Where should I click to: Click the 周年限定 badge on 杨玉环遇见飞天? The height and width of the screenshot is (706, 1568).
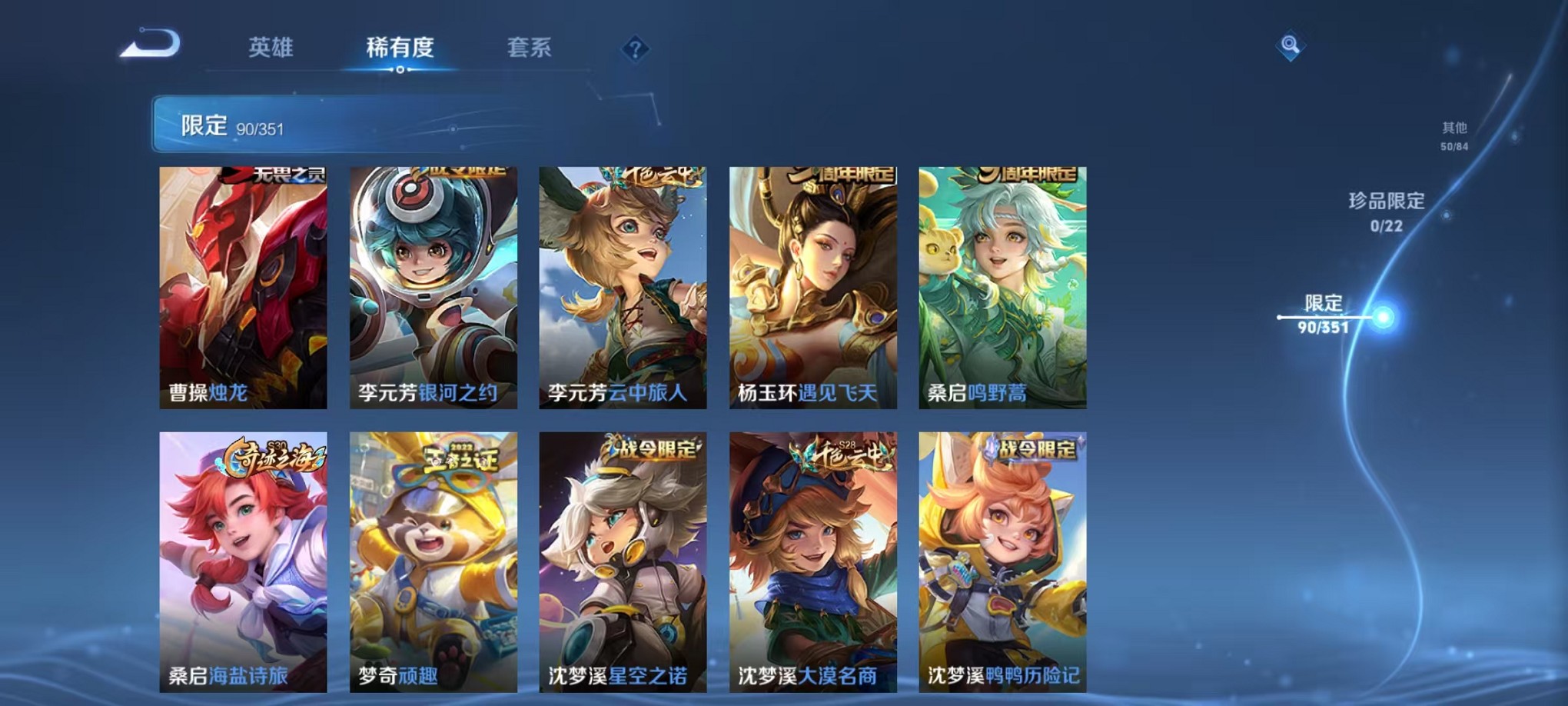845,174
